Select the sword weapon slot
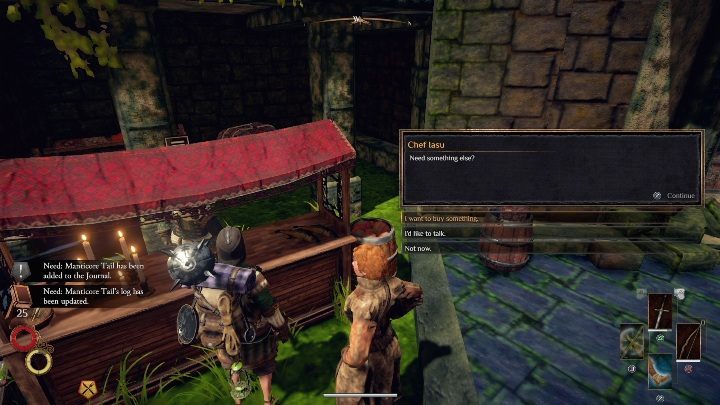 tap(661, 311)
